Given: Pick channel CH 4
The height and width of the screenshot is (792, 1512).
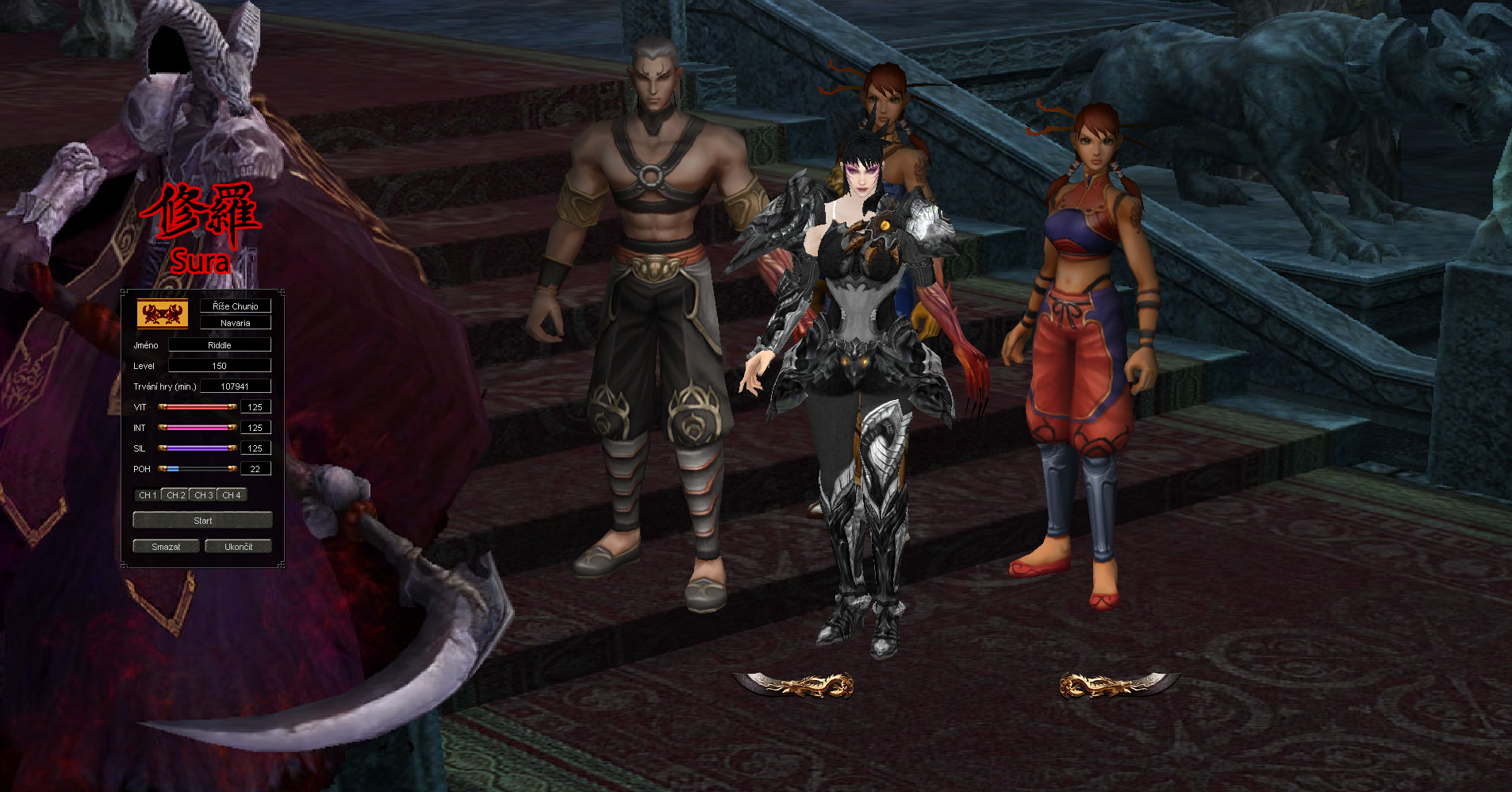Looking at the screenshot, I should coord(232,495).
